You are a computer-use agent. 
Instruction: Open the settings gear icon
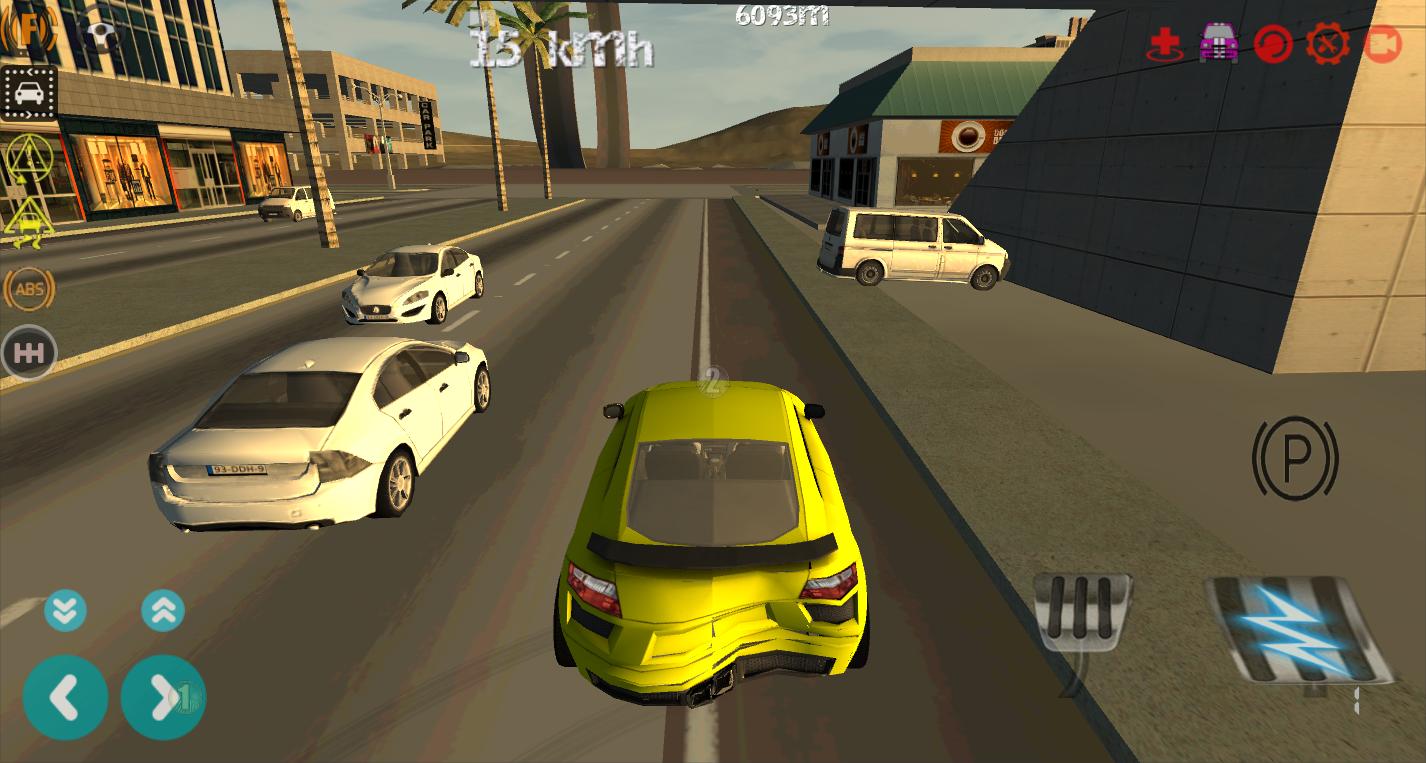(x=1329, y=43)
